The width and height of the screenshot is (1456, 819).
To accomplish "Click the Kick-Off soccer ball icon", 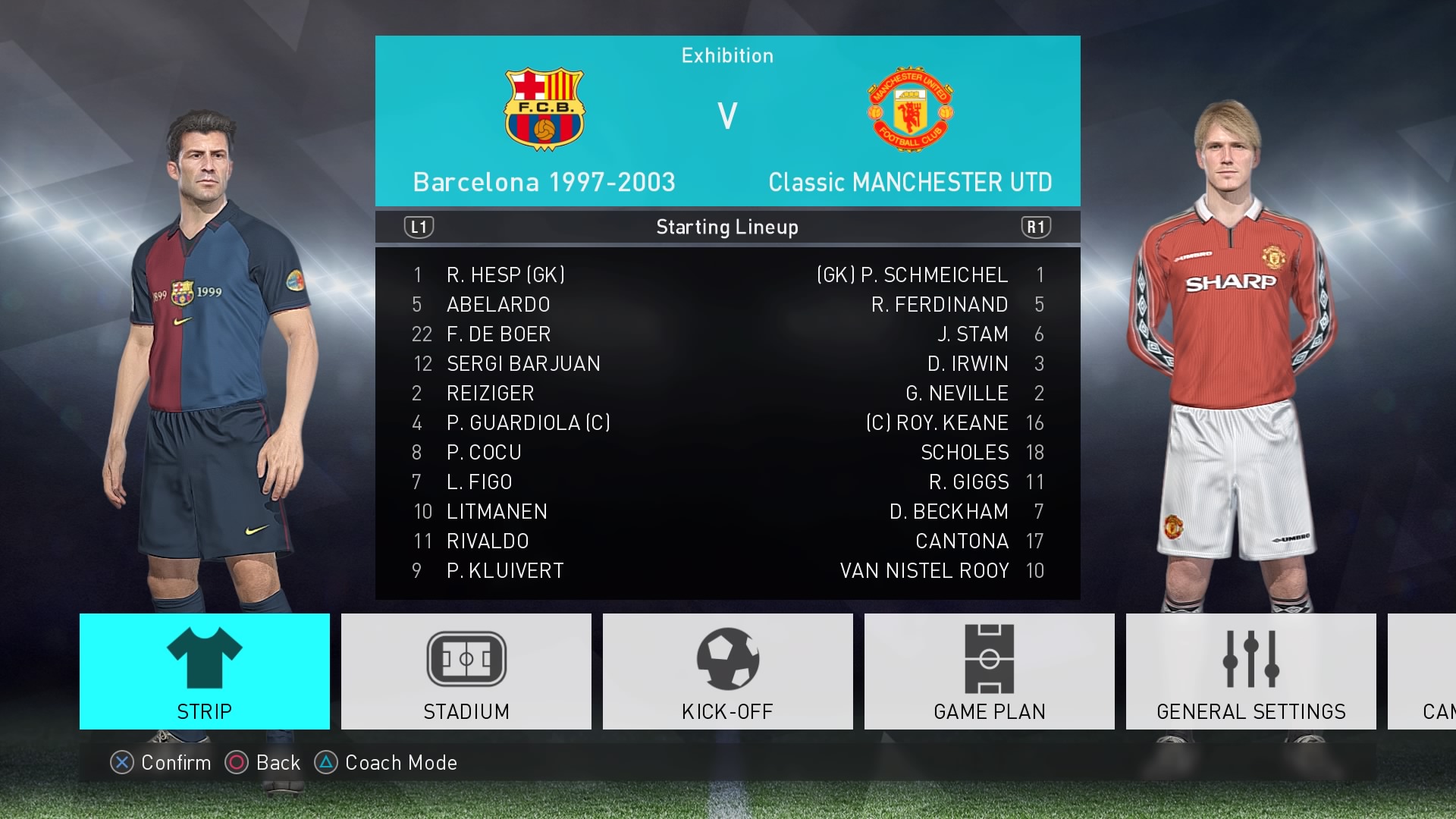I will pyautogui.click(x=726, y=658).
